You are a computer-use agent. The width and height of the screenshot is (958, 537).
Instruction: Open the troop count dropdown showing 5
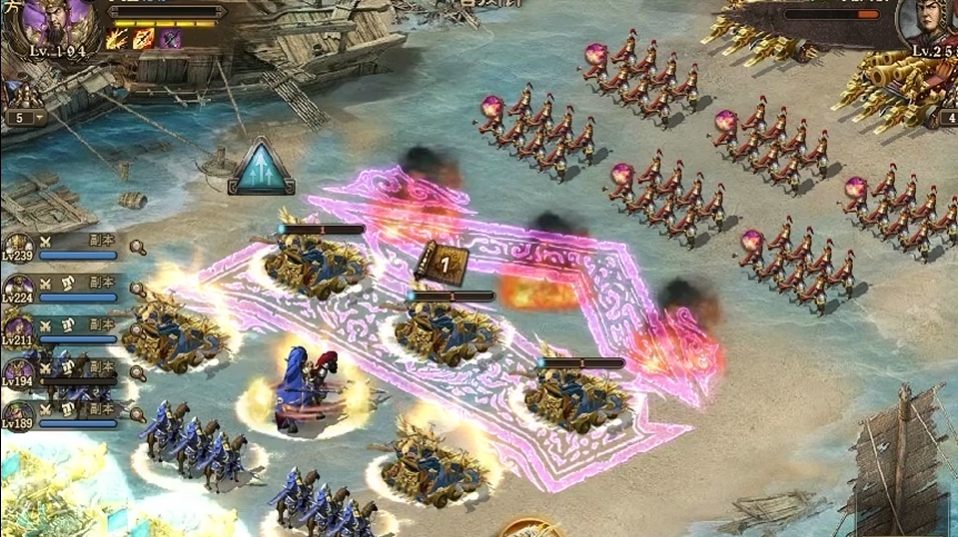(x=26, y=117)
